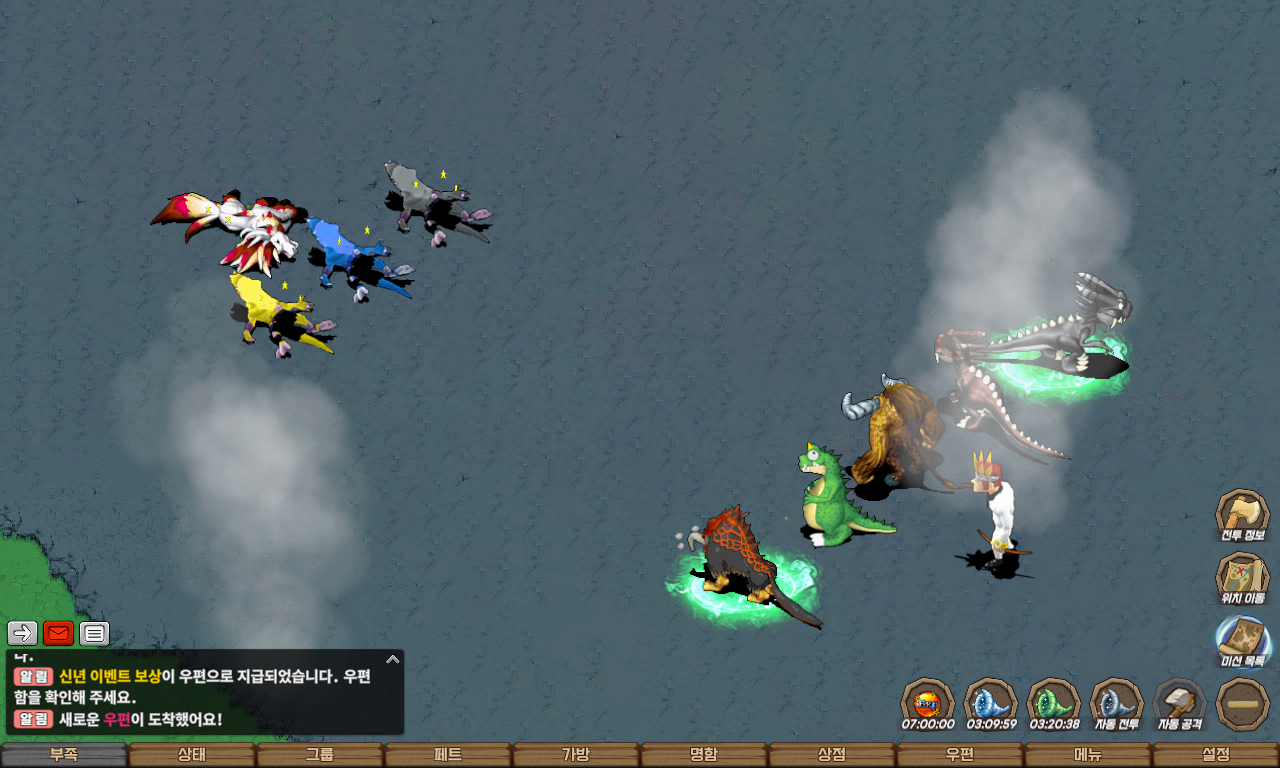Open the 메뉴 (menu) button
1280x768 pixels.
pos(1088,755)
